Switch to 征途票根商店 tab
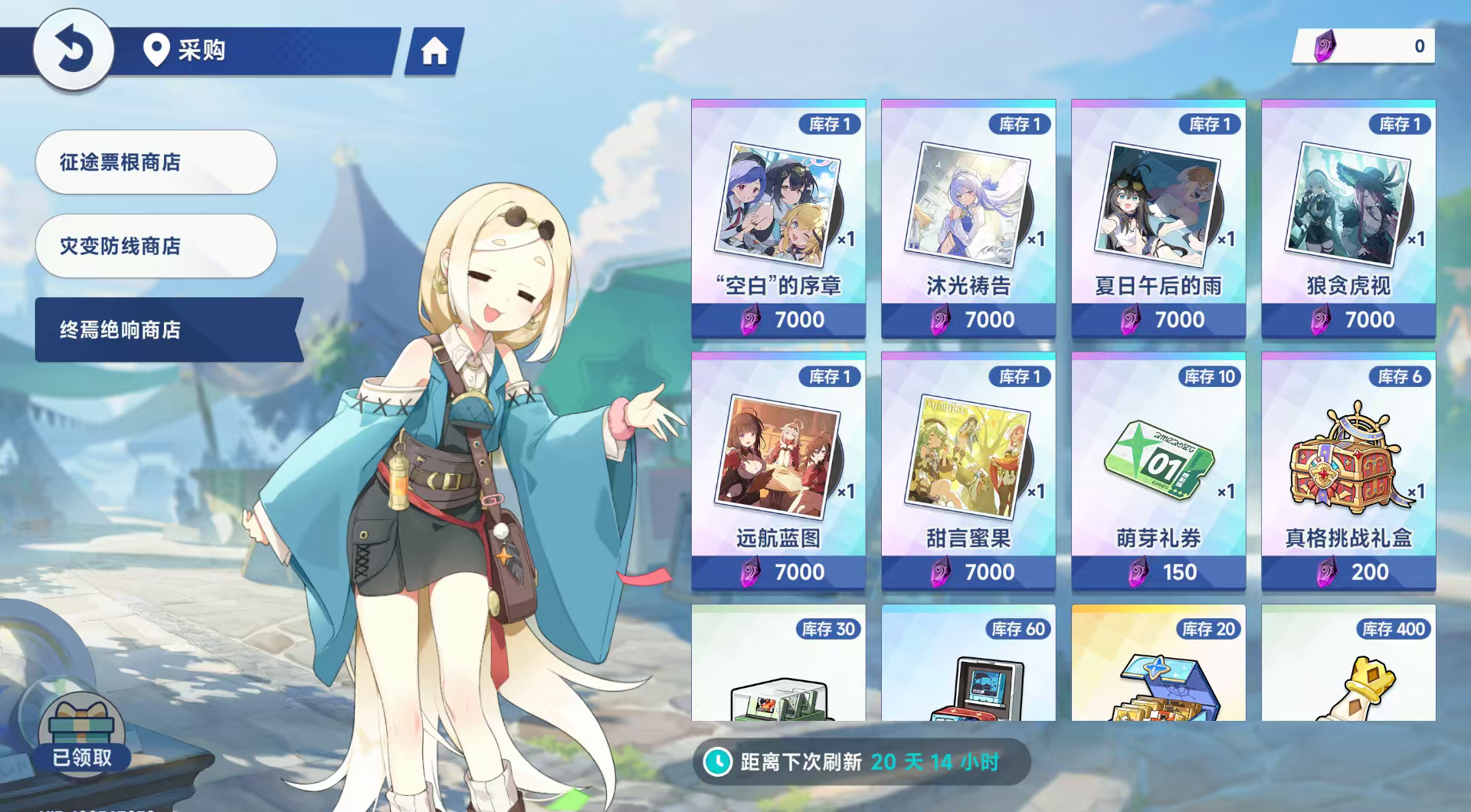 point(156,162)
